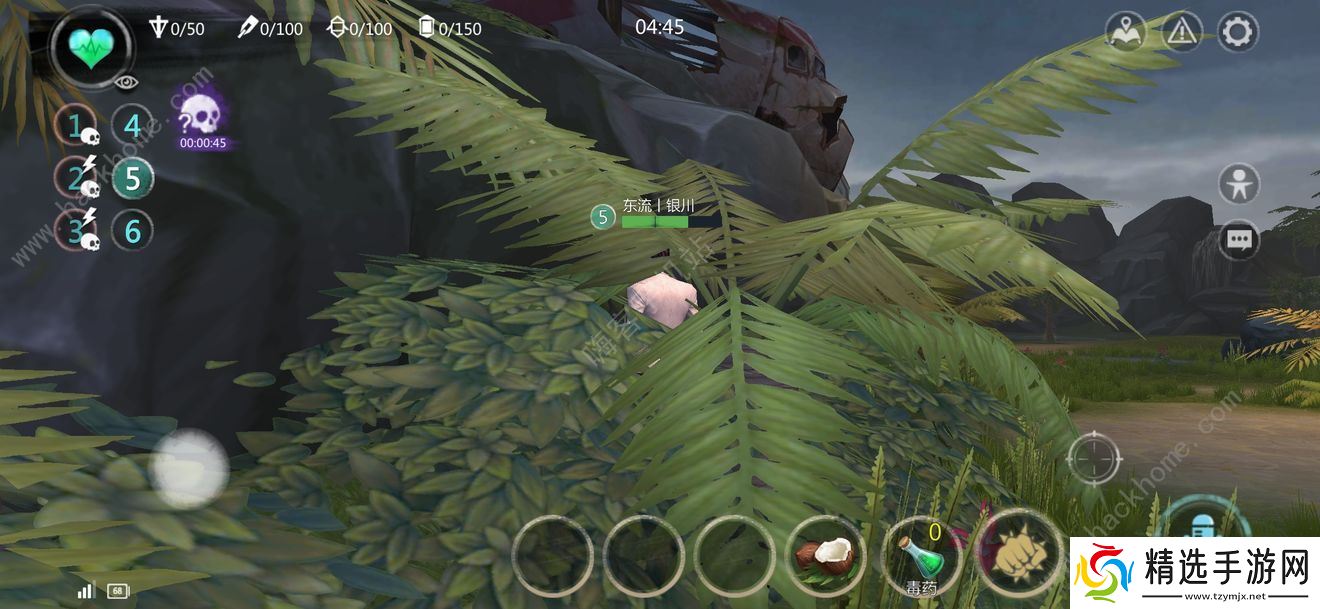Tap the heartbeat health status icon
The image size is (1320, 609).
[x=93, y=46]
